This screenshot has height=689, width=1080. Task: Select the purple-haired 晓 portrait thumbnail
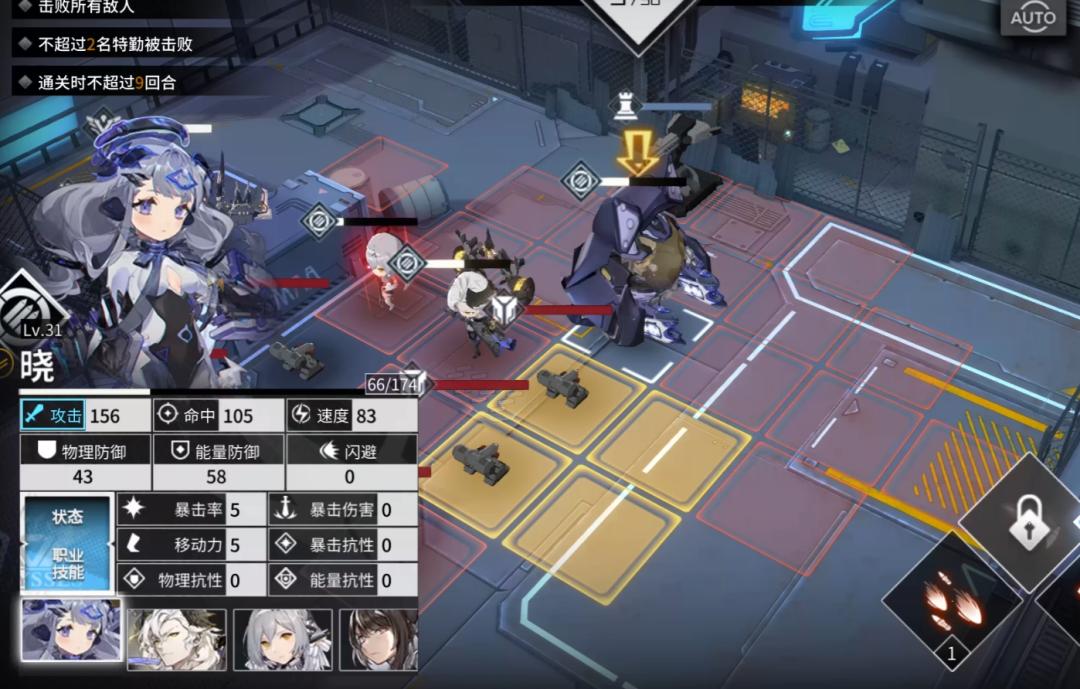pos(72,632)
